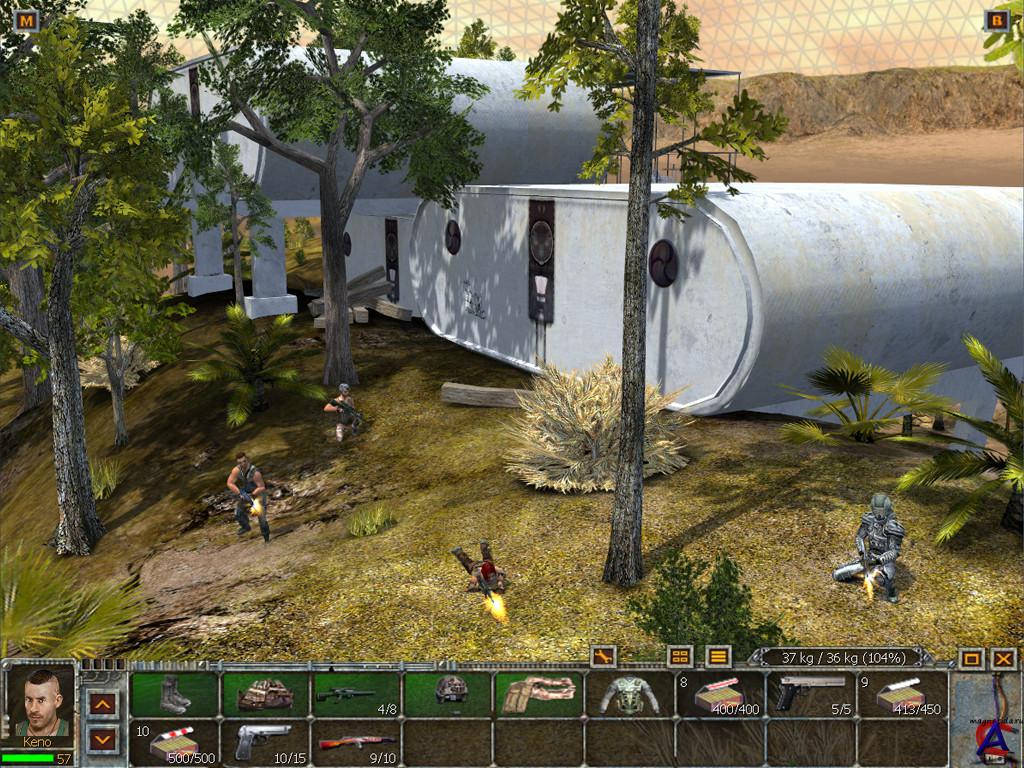Screen dimensions: 1024x768
Task: Select Keno's character portrait
Action: [40, 703]
